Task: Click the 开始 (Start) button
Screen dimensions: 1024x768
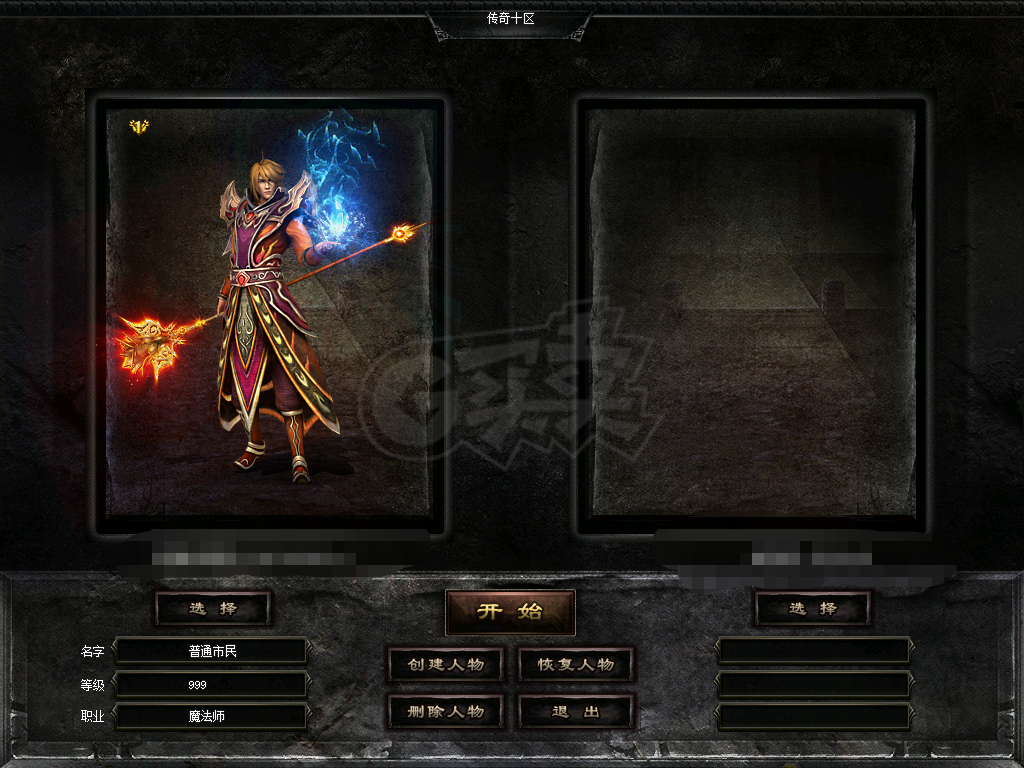Action: tap(510, 612)
